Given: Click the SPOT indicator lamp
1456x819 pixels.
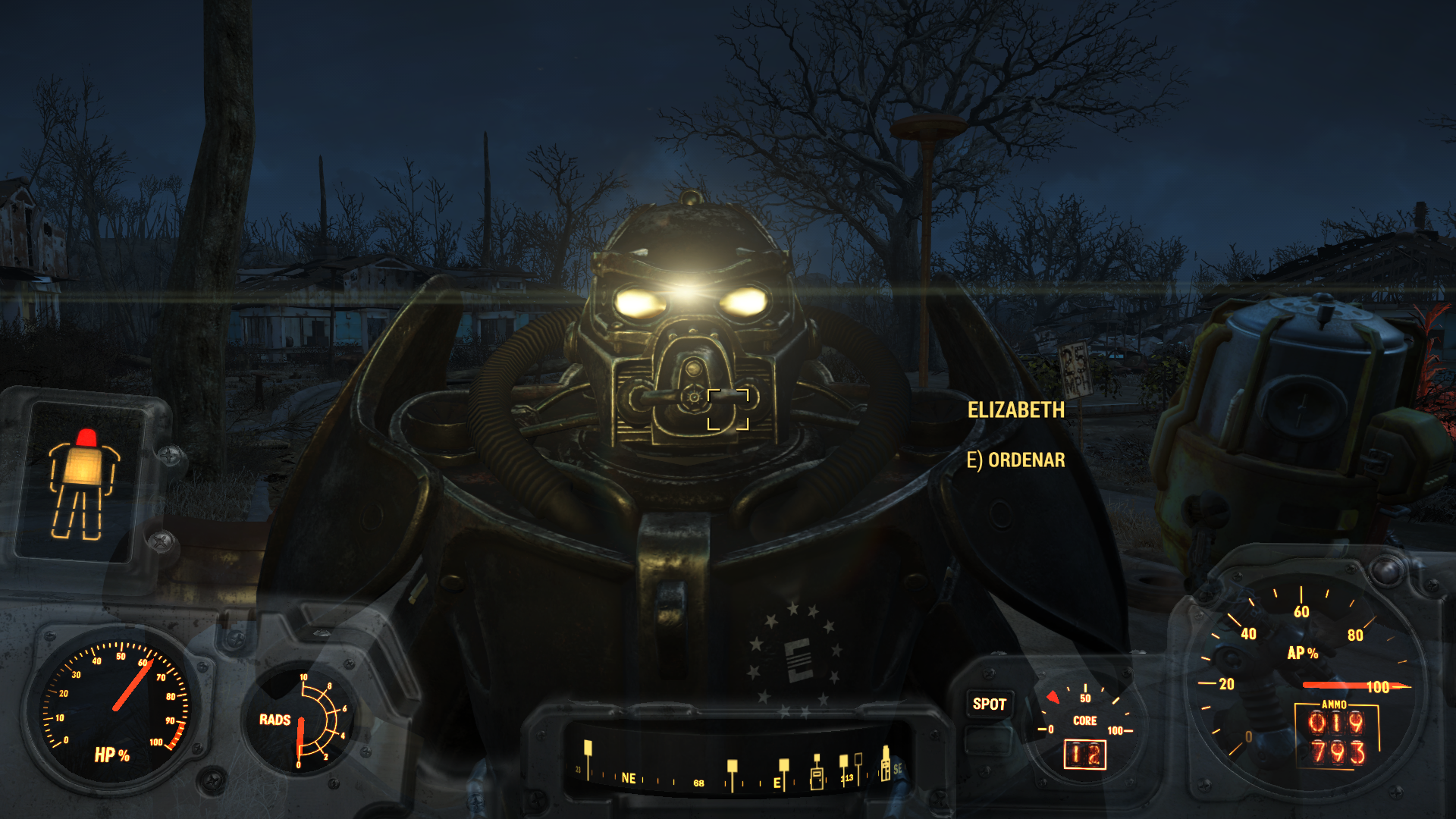Looking at the screenshot, I should pos(989,704).
